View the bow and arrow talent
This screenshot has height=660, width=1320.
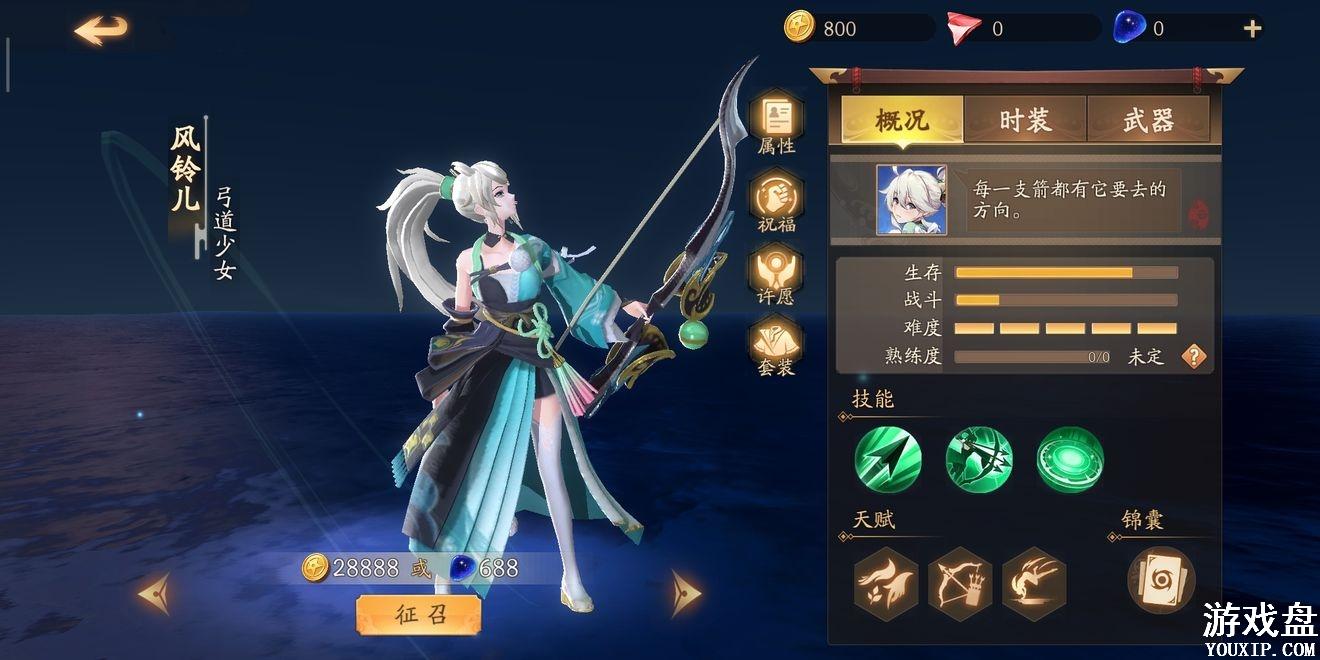(x=960, y=581)
